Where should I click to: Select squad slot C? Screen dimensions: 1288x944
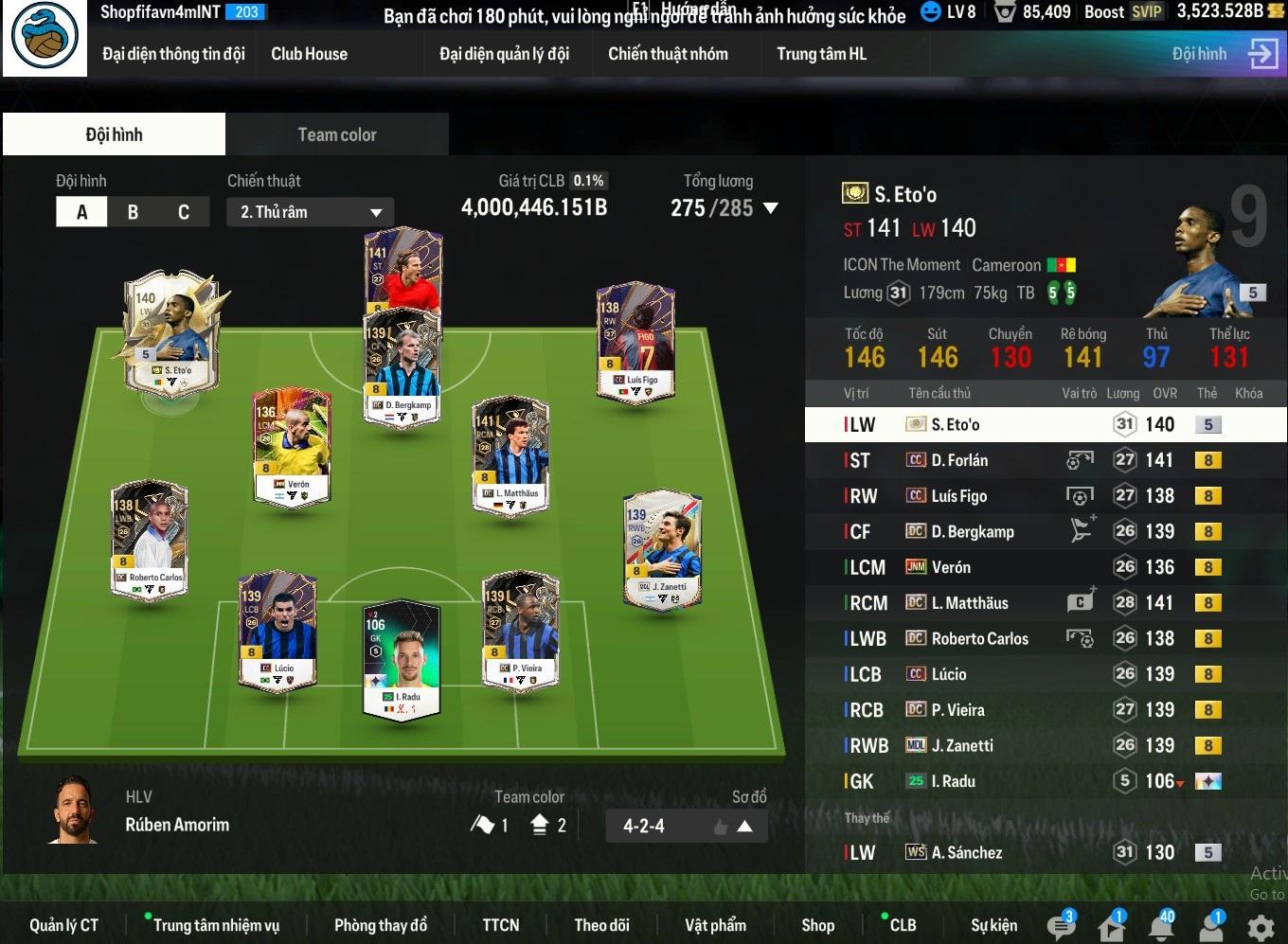183,212
